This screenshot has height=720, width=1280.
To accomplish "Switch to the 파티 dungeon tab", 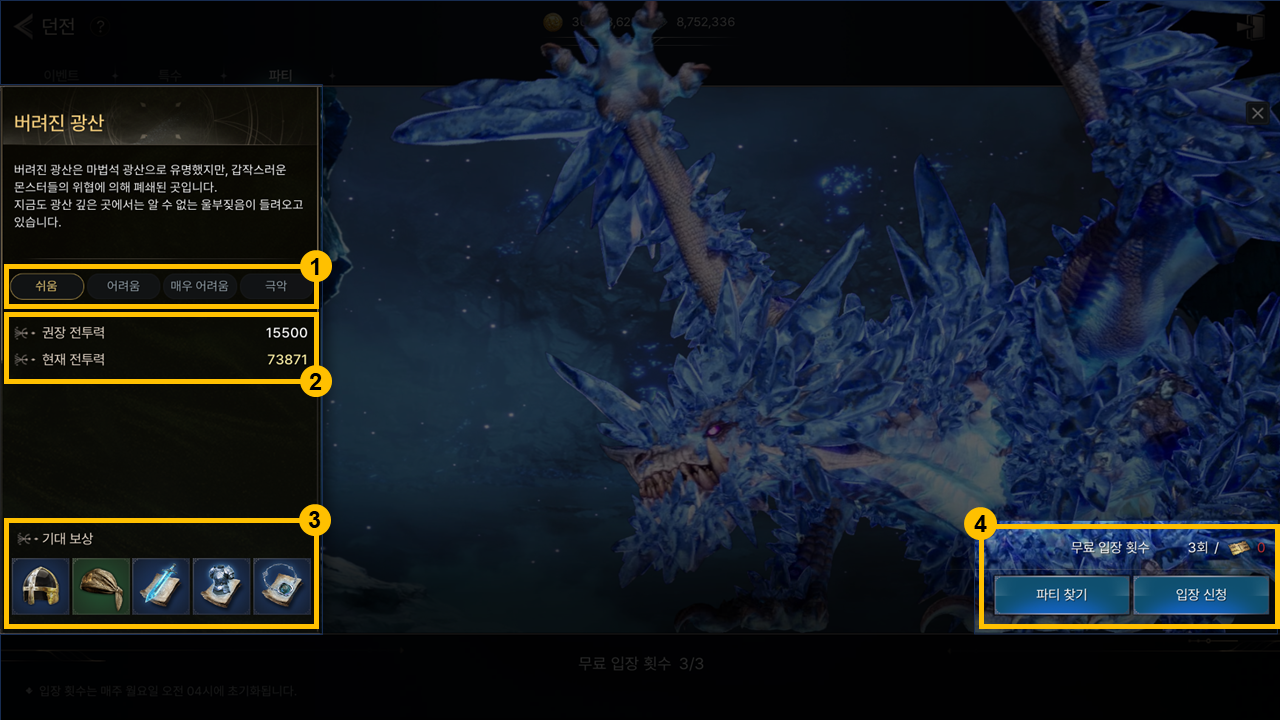I will pos(281,75).
